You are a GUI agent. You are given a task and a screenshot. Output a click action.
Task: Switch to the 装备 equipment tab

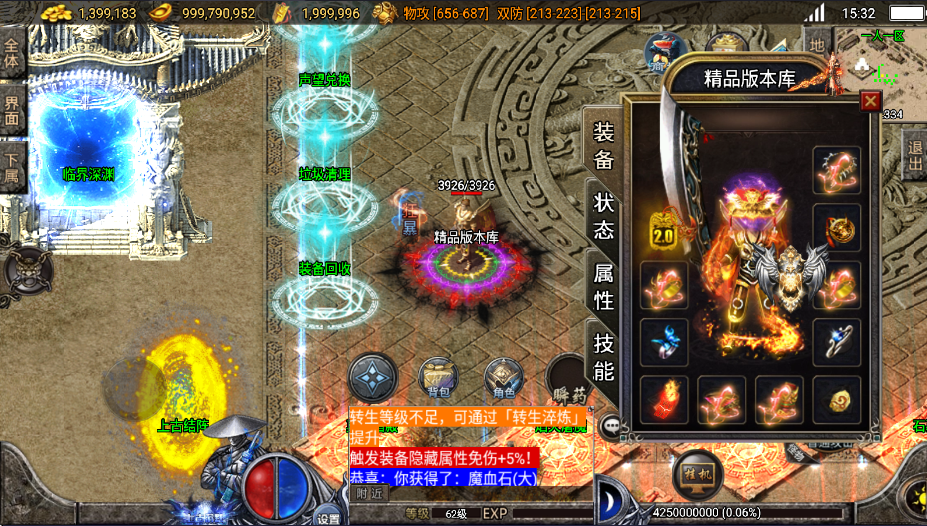tap(603, 146)
